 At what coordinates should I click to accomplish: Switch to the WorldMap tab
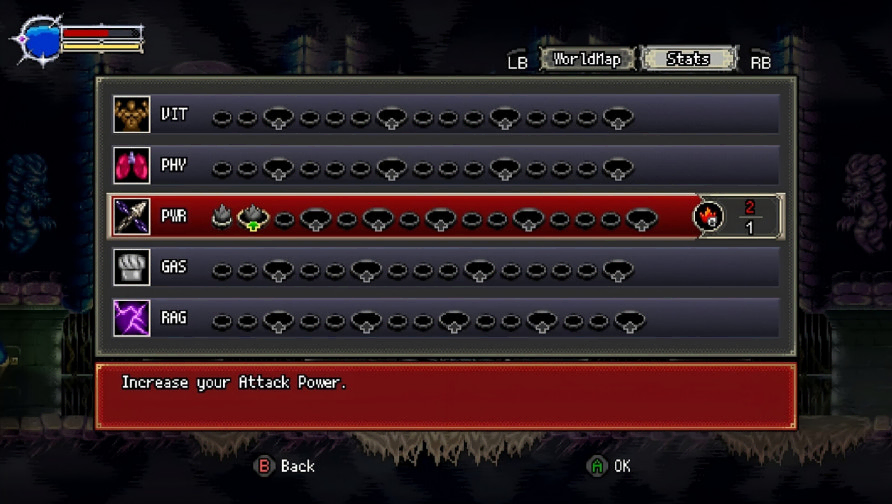point(587,59)
